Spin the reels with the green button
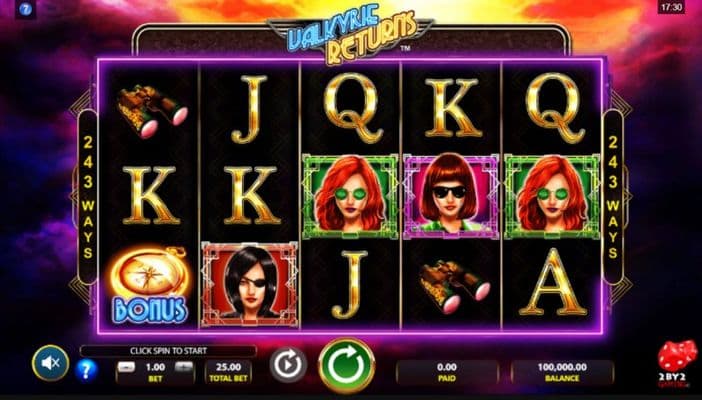702x400 pixels. (346, 366)
